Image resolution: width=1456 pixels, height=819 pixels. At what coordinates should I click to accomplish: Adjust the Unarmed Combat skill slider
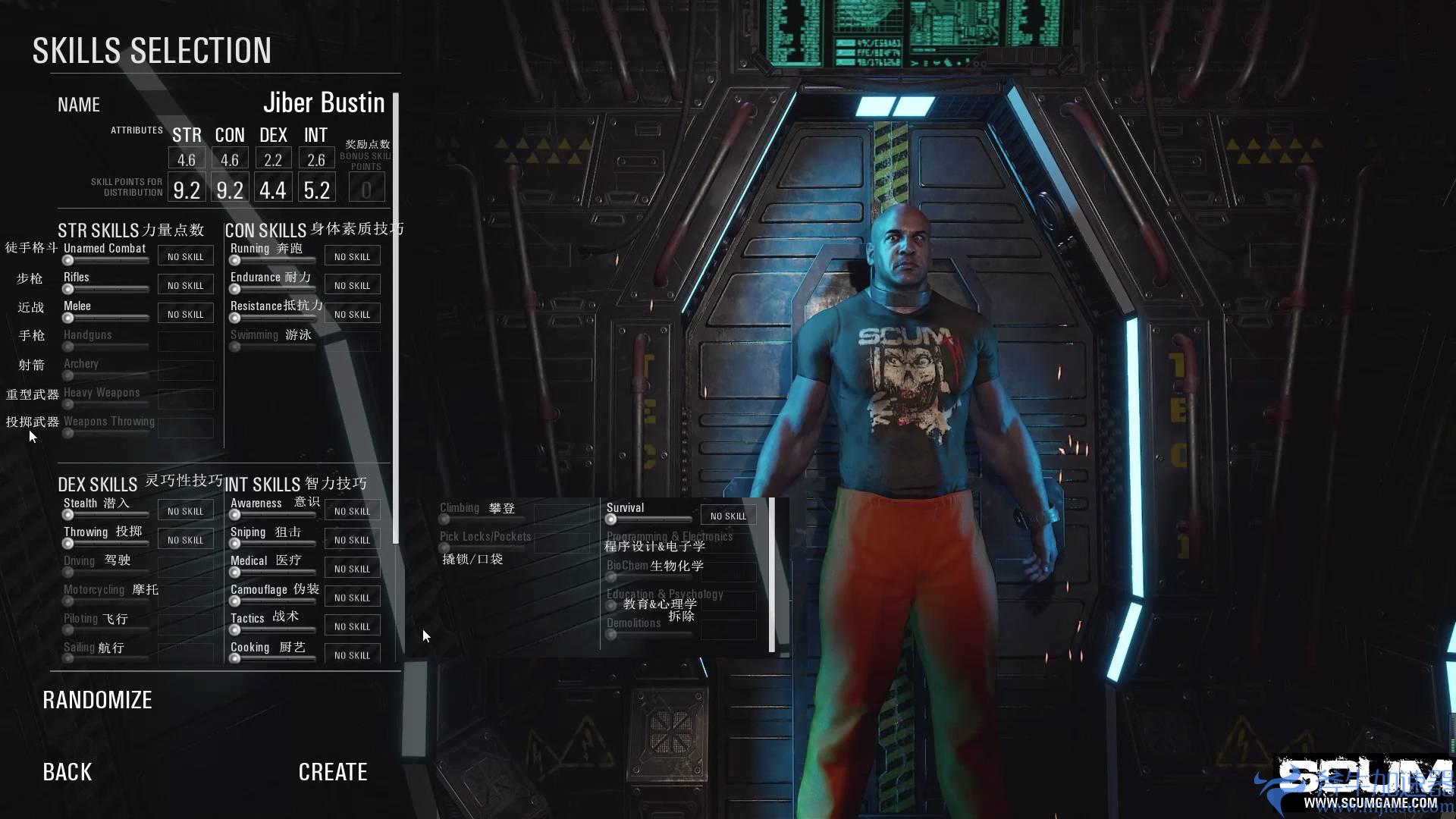tap(68, 260)
